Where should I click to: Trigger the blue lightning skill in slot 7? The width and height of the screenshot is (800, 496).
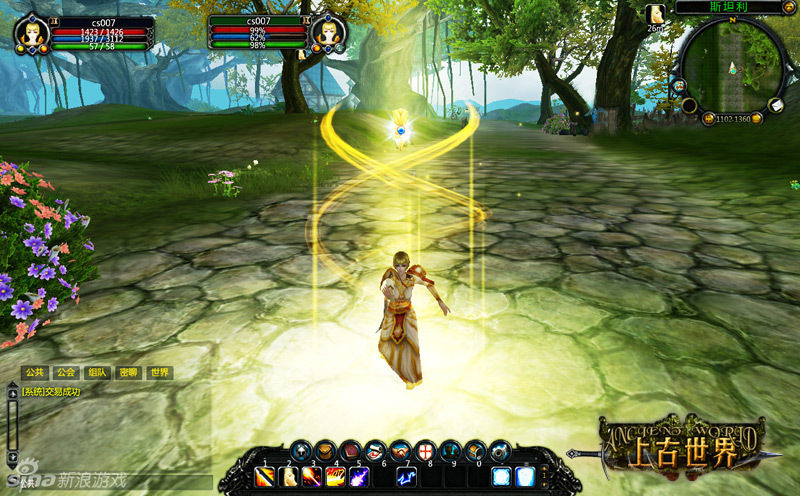(406, 477)
